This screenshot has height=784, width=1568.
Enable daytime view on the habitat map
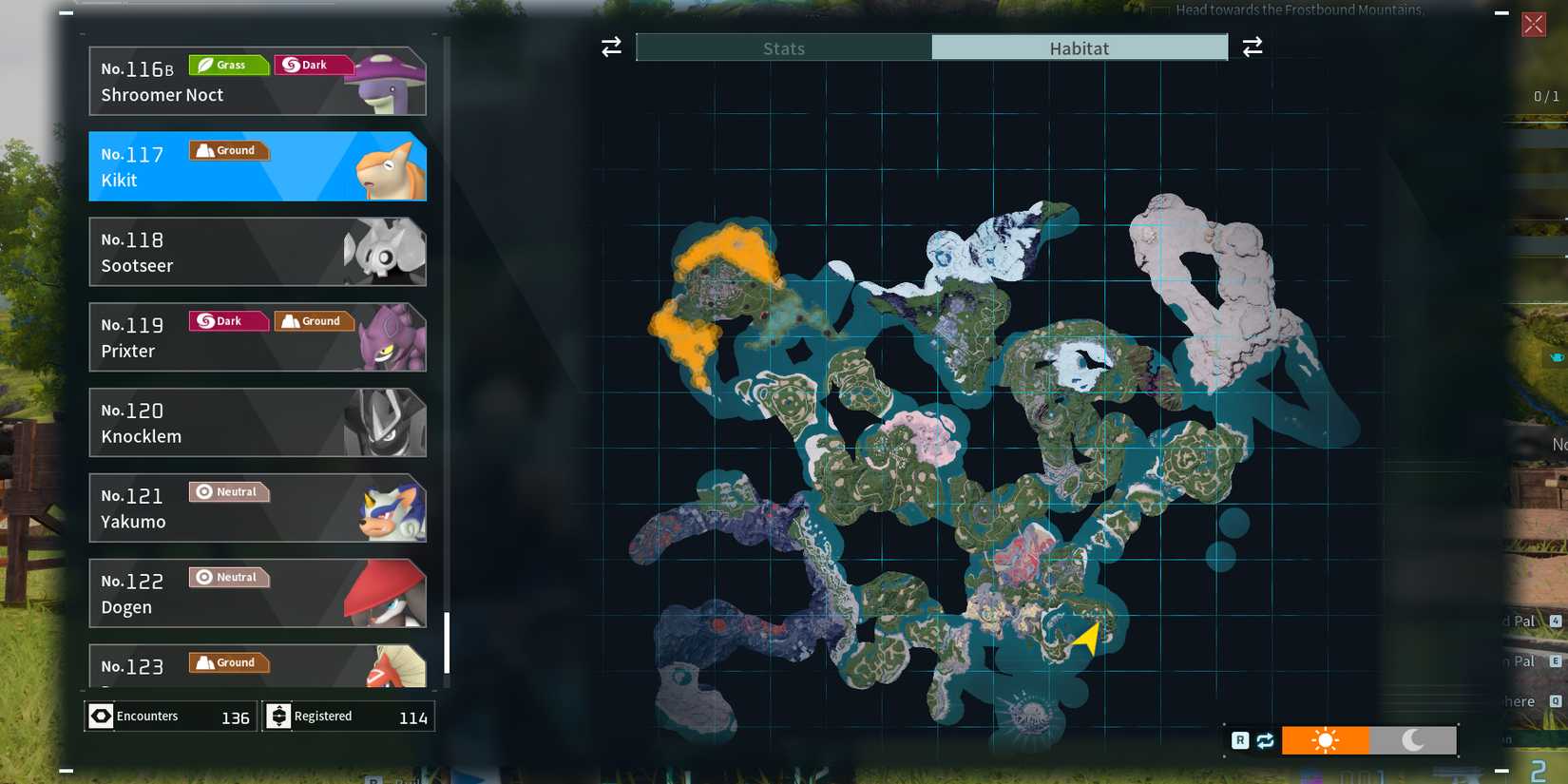[x=1326, y=739]
